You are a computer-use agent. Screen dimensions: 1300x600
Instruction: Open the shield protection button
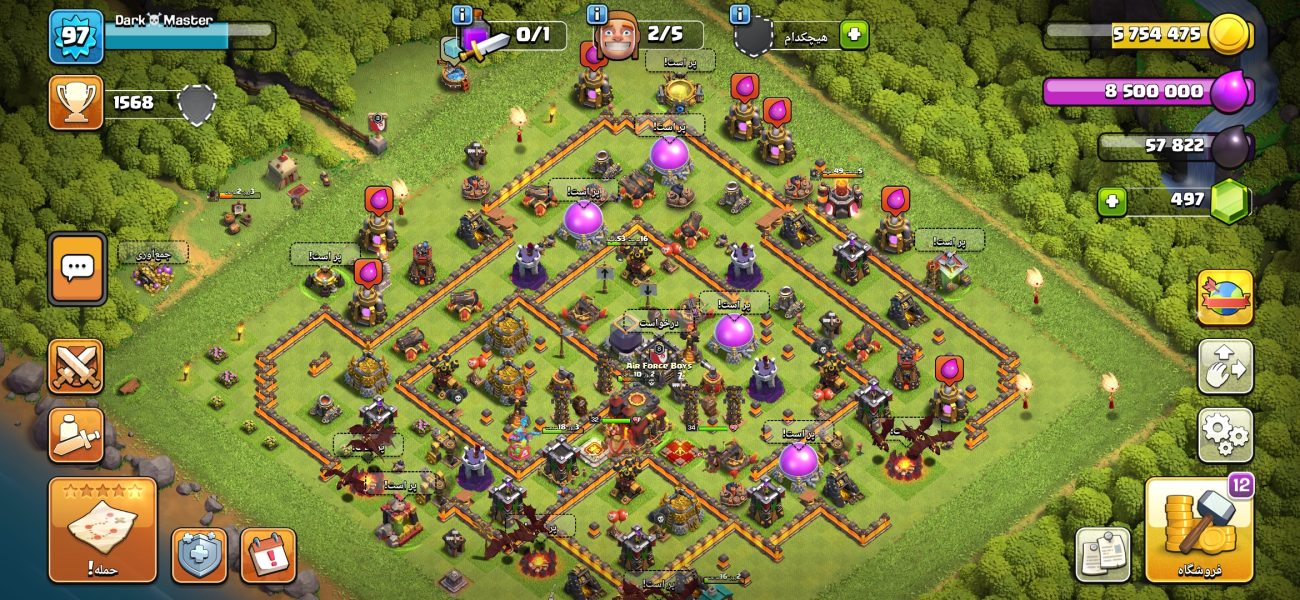[199, 555]
